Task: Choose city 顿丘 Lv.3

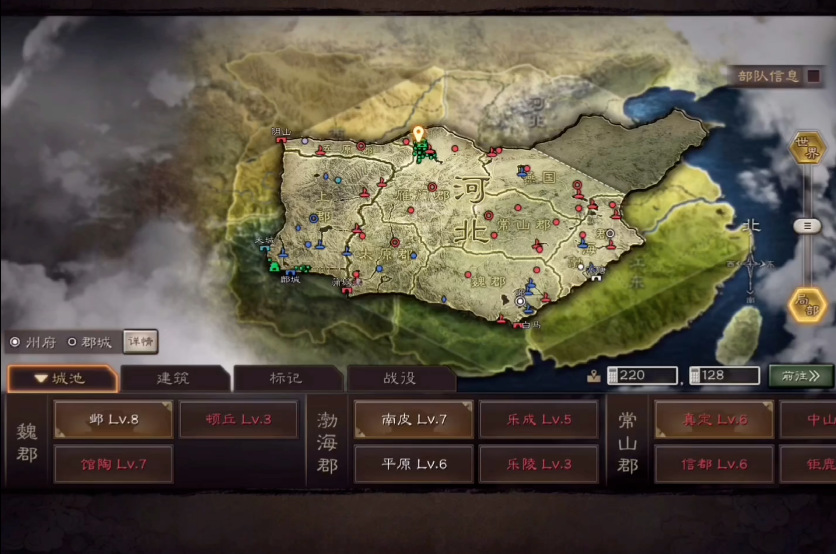Action: point(238,420)
